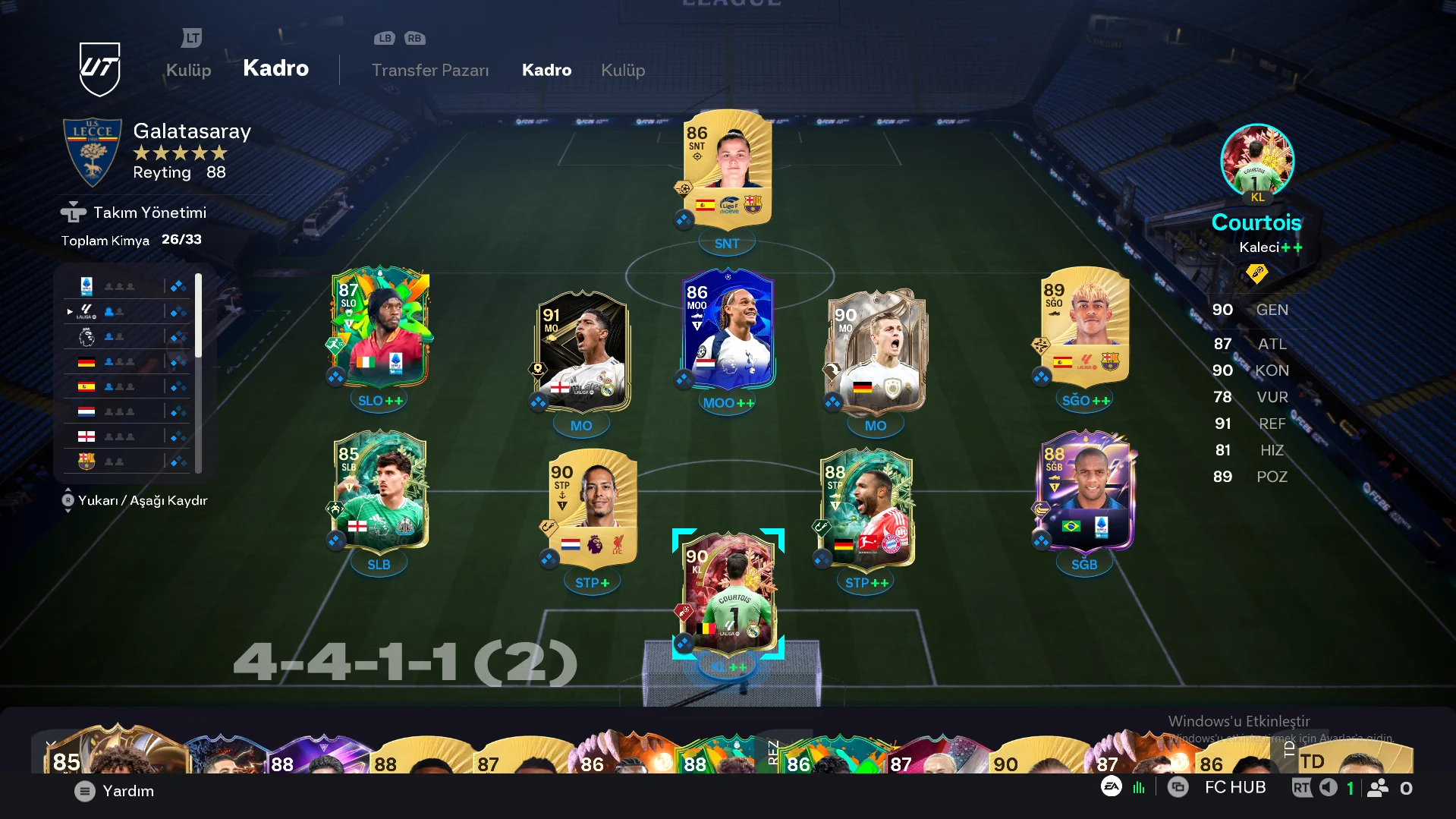1456x819 pixels.
Task: Open the Kulüp tab beside Transfer Pazarı
Action: click(622, 70)
